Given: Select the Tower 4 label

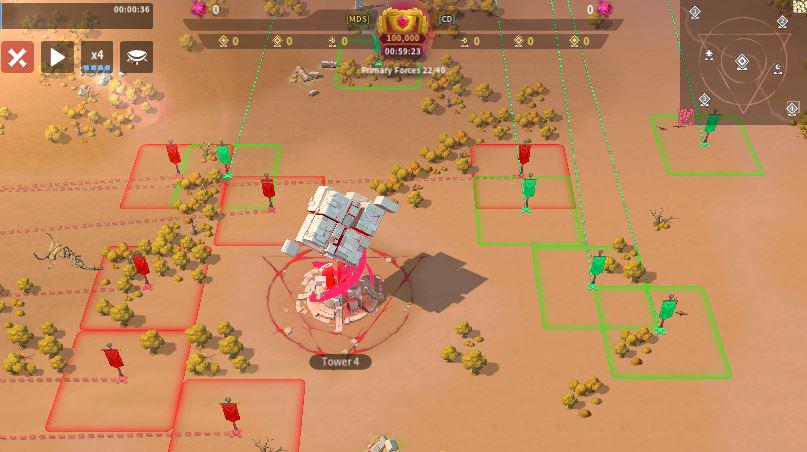Looking at the screenshot, I should pos(340,362).
